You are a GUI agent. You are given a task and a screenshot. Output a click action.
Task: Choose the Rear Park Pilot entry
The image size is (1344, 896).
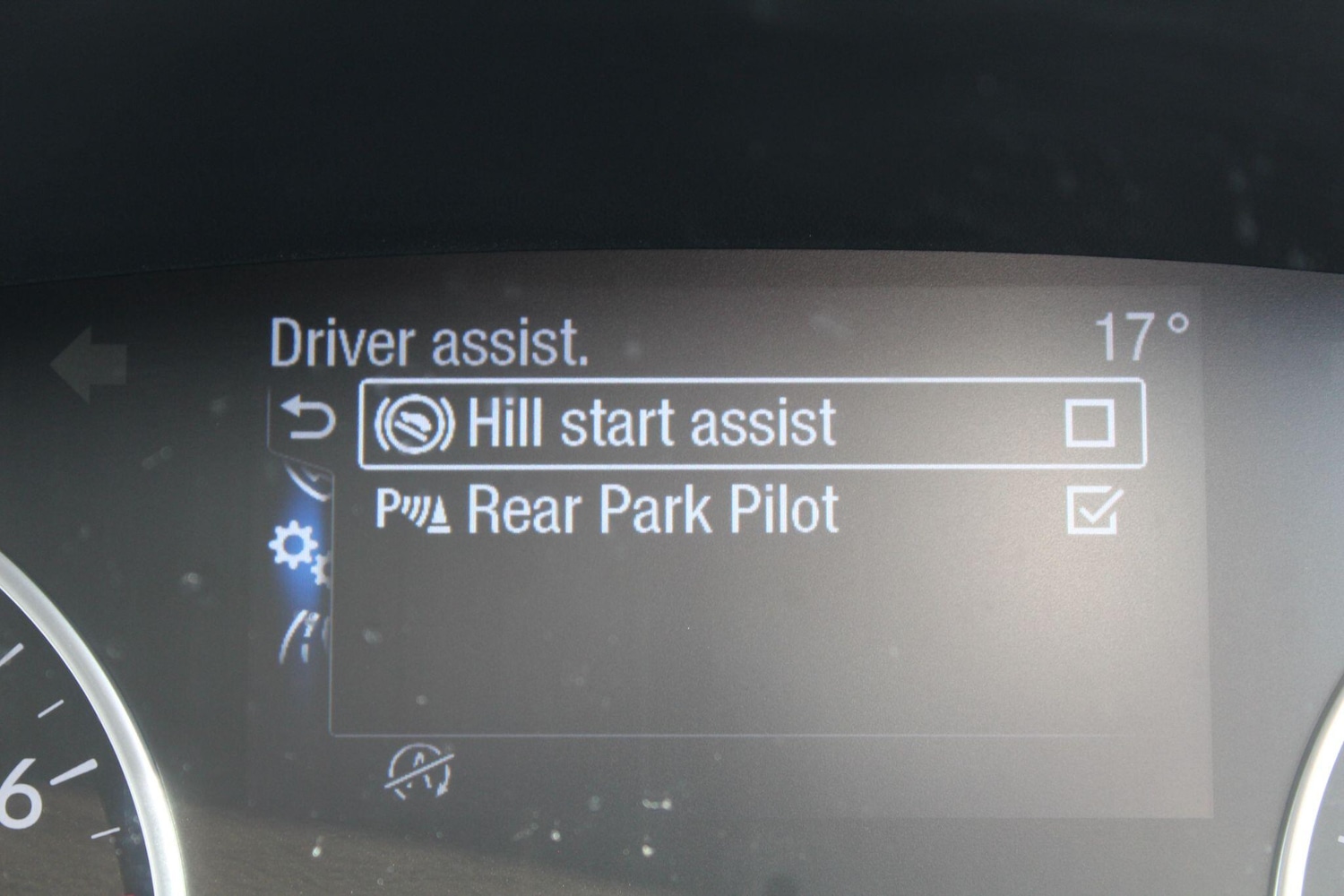[652, 511]
